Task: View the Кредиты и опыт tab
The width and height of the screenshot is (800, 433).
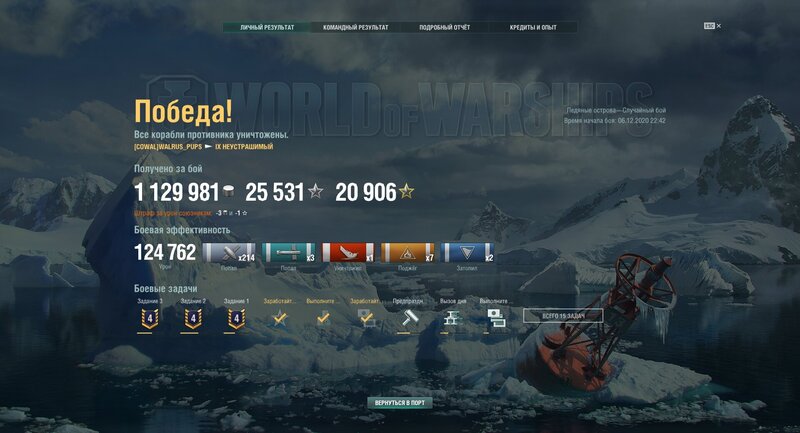Action: pyautogui.click(x=532, y=27)
